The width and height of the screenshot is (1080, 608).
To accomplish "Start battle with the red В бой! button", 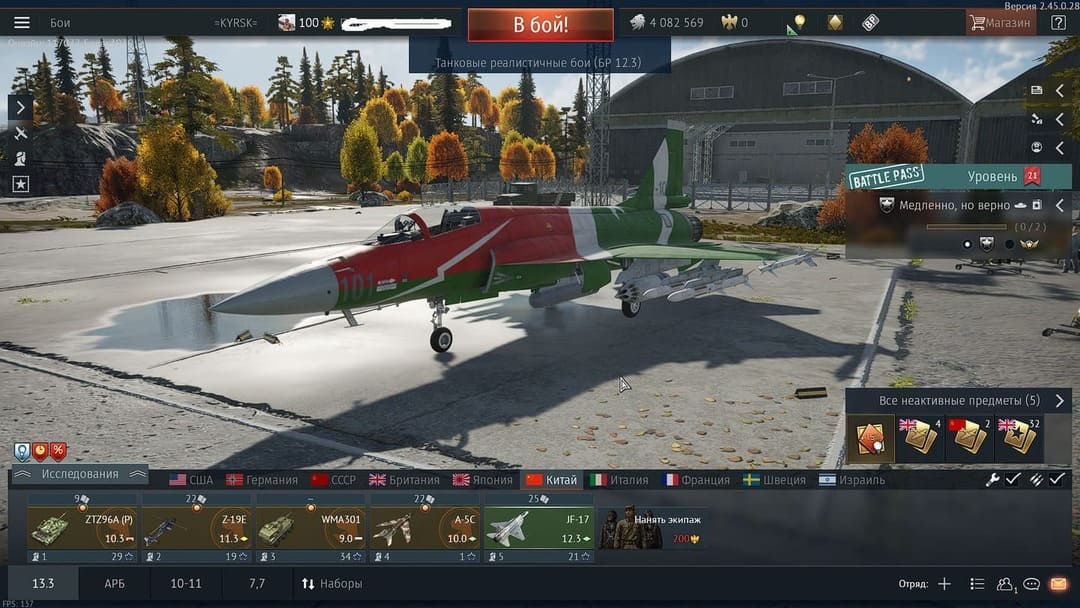I will click(x=540, y=25).
